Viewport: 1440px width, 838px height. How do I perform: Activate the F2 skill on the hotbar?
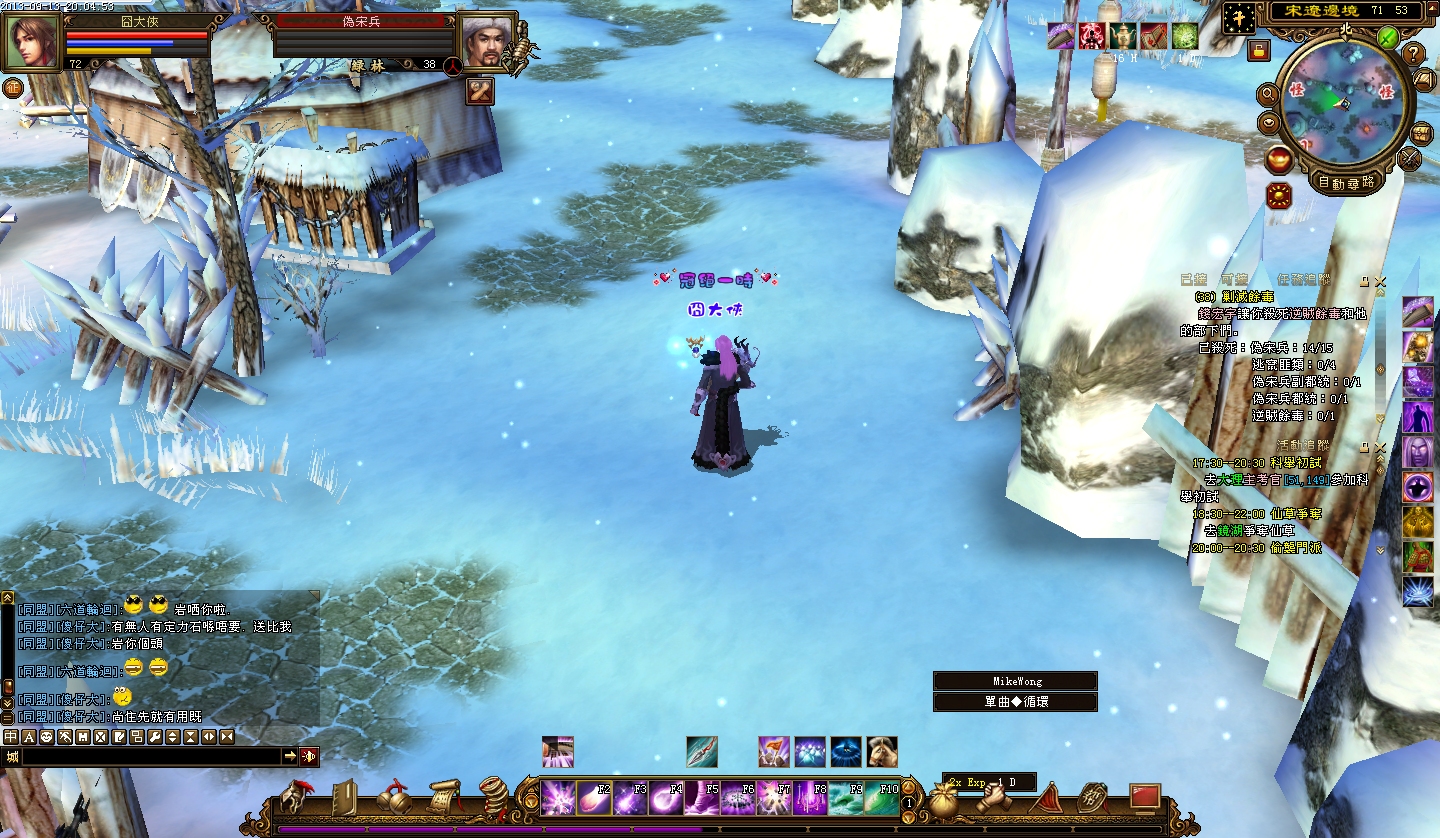593,799
